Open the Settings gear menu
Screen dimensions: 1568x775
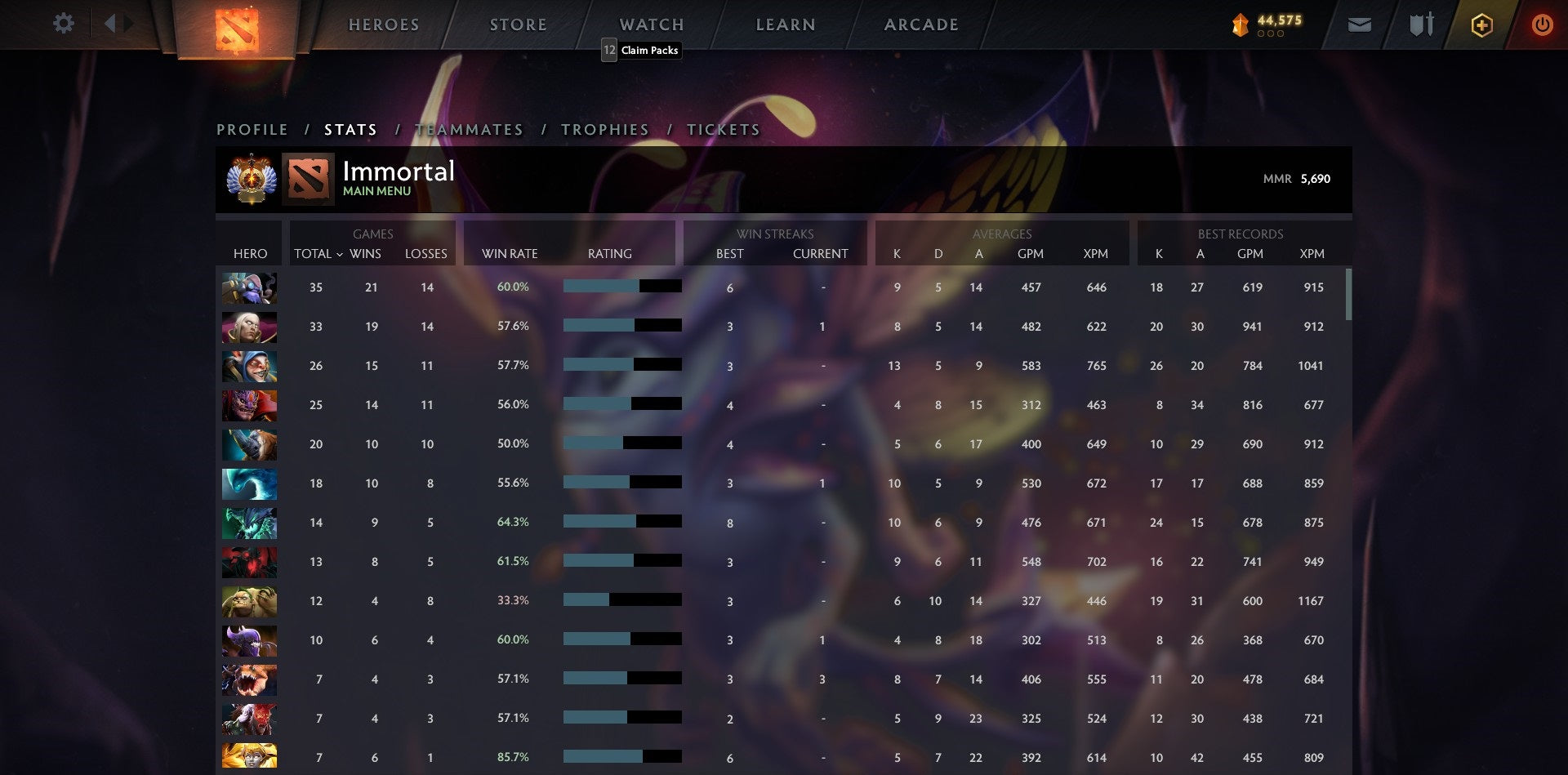coord(64,24)
